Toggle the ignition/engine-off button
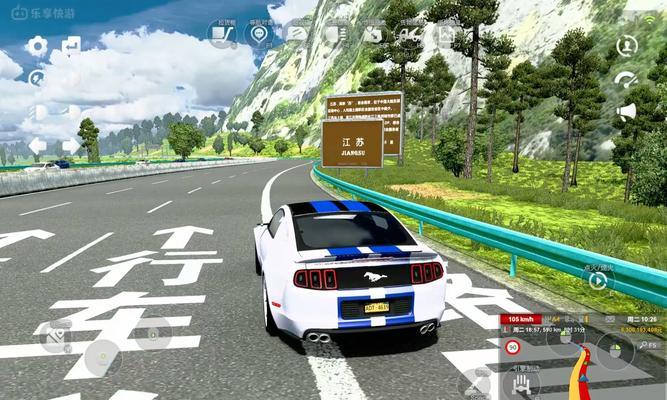Viewport: 667px width, 400px height. point(598,280)
